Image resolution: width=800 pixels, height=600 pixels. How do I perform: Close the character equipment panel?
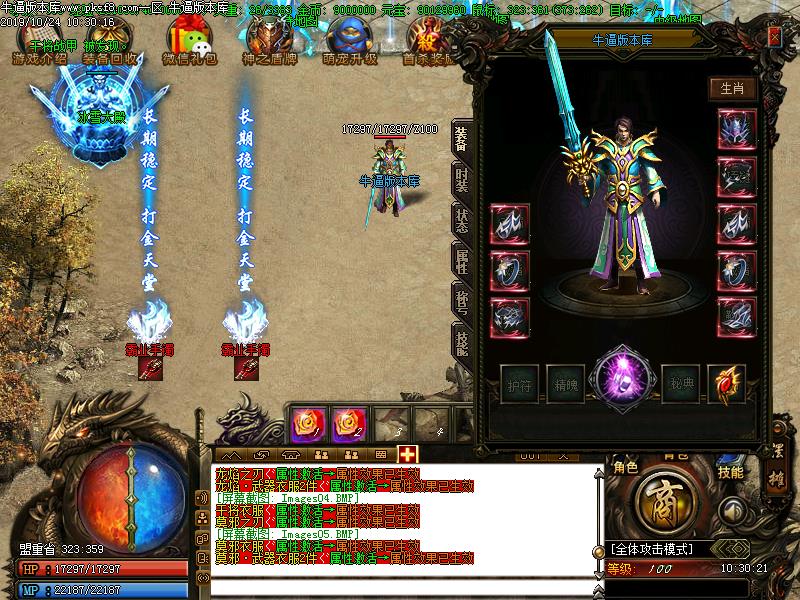point(774,36)
